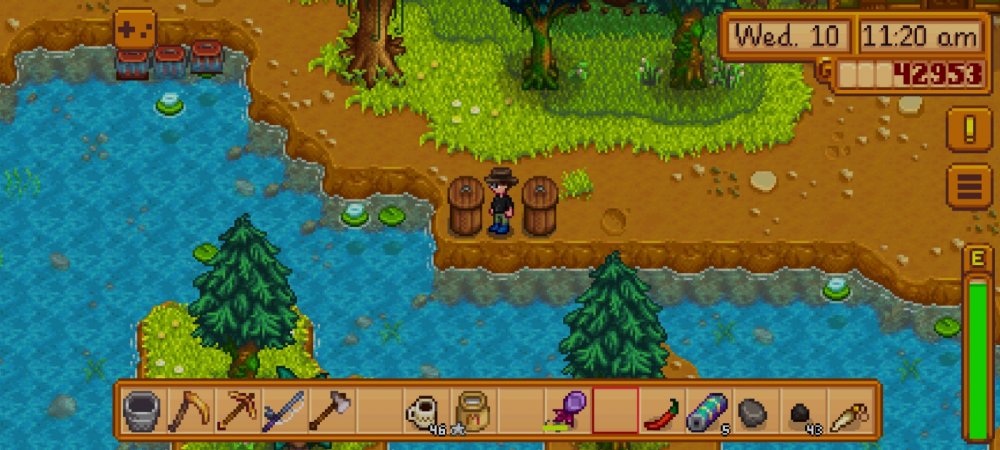This screenshot has height=450, width=1000.
Task: Select the coal stack slot
Action: coord(802,411)
